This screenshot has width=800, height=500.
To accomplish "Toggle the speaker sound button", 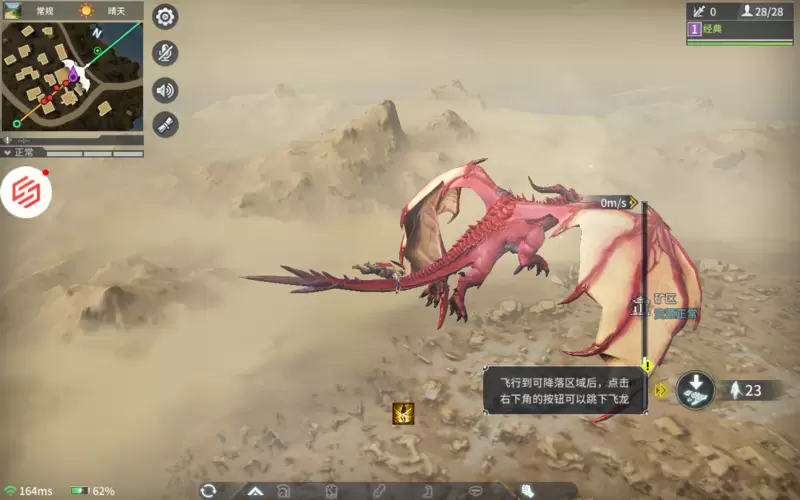I will coord(165,90).
